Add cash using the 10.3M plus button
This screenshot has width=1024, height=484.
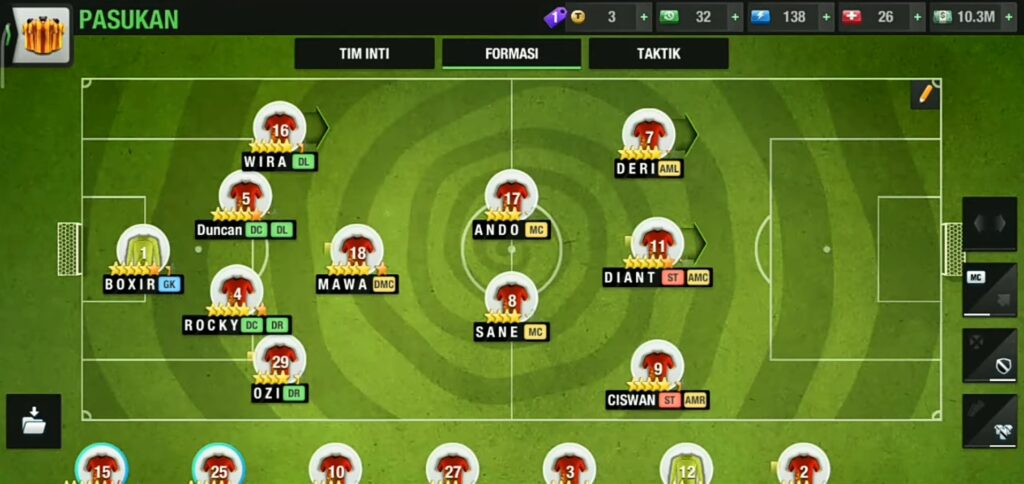pyautogui.click(x=1009, y=17)
